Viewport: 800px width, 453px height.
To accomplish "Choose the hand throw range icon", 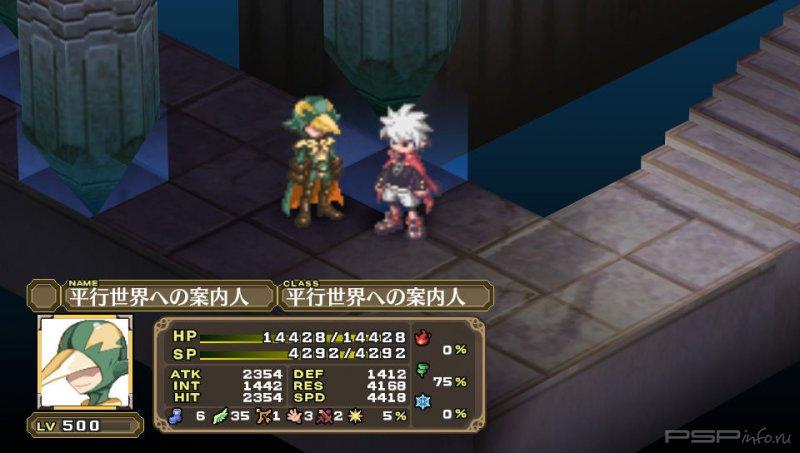I will point(295,415).
